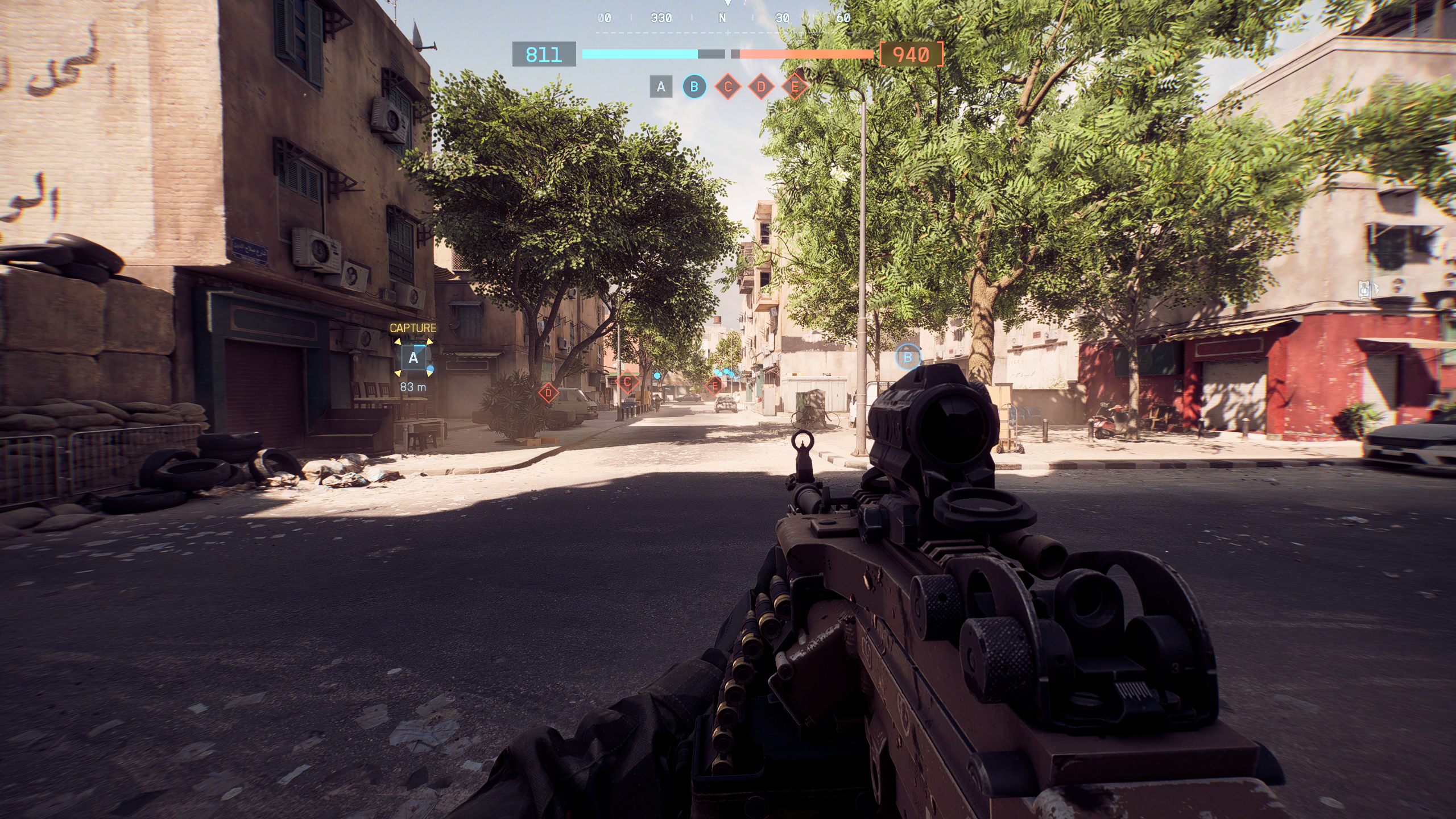Click the small red D waypoint diamond near the parked van
Image resolution: width=1456 pixels, height=819 pixels.
[x=548, y=392]
